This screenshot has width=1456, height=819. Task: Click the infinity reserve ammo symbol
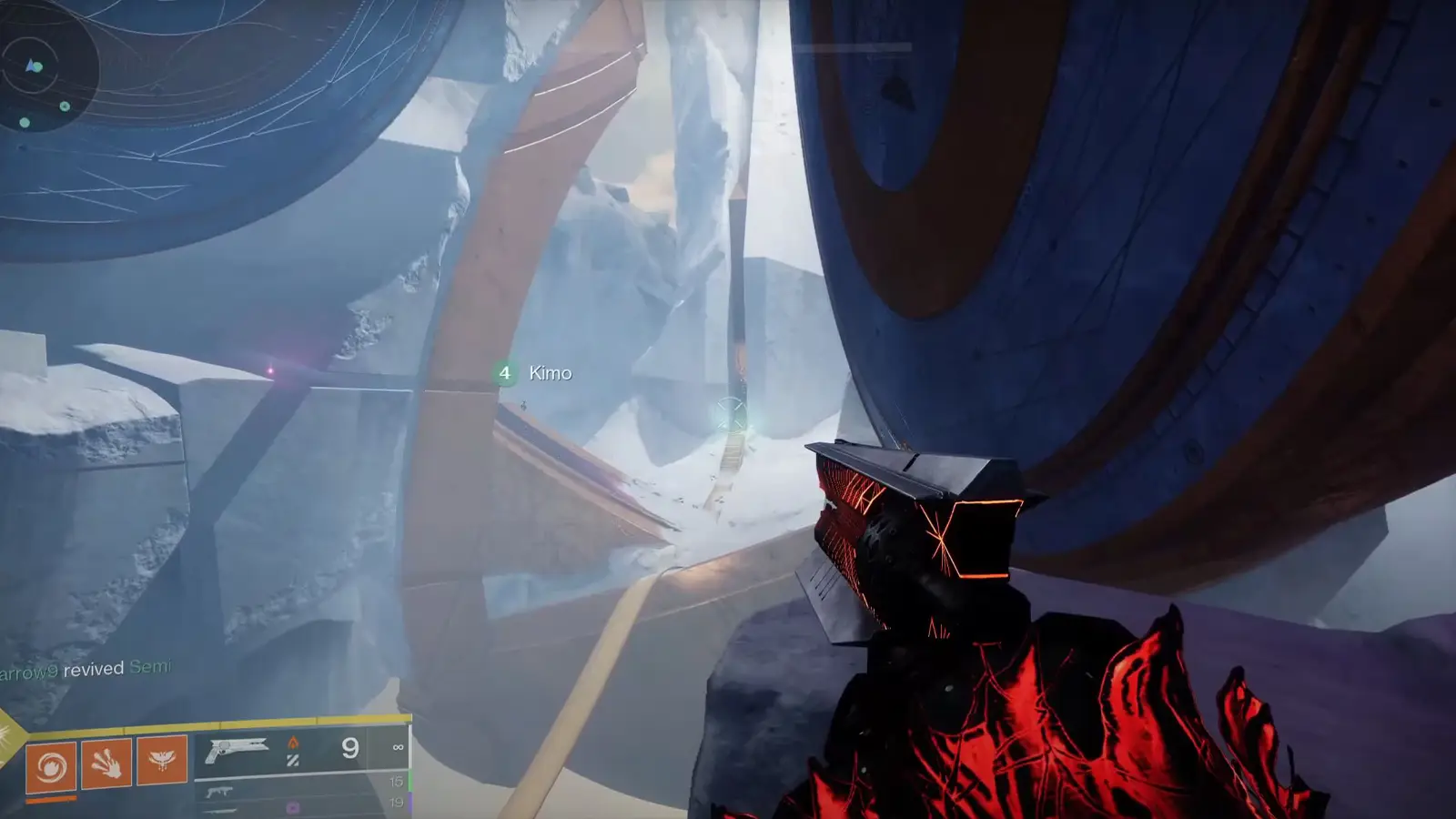pos(399,747)
